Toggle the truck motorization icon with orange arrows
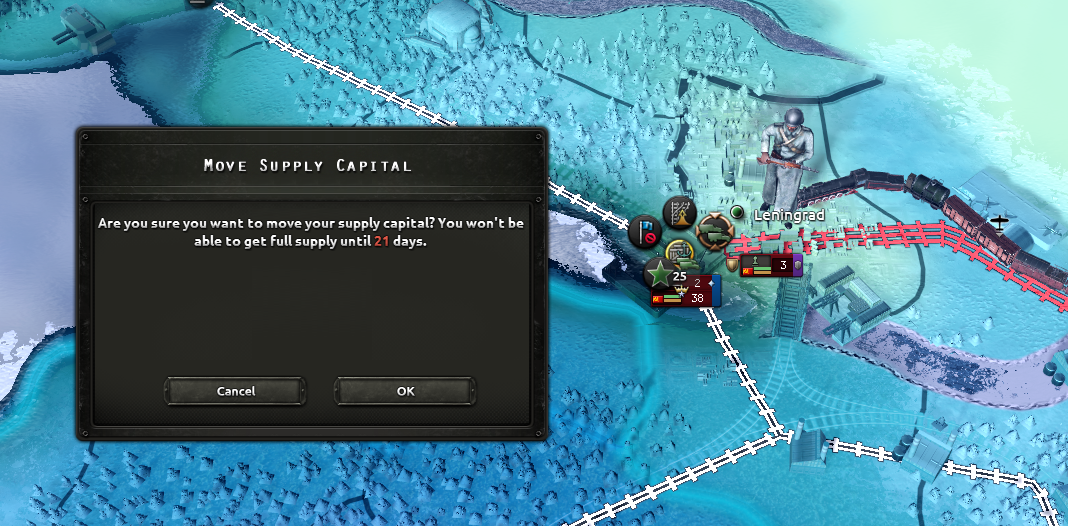This screenshot has width=1068, height=526. (x=715, y=232)
